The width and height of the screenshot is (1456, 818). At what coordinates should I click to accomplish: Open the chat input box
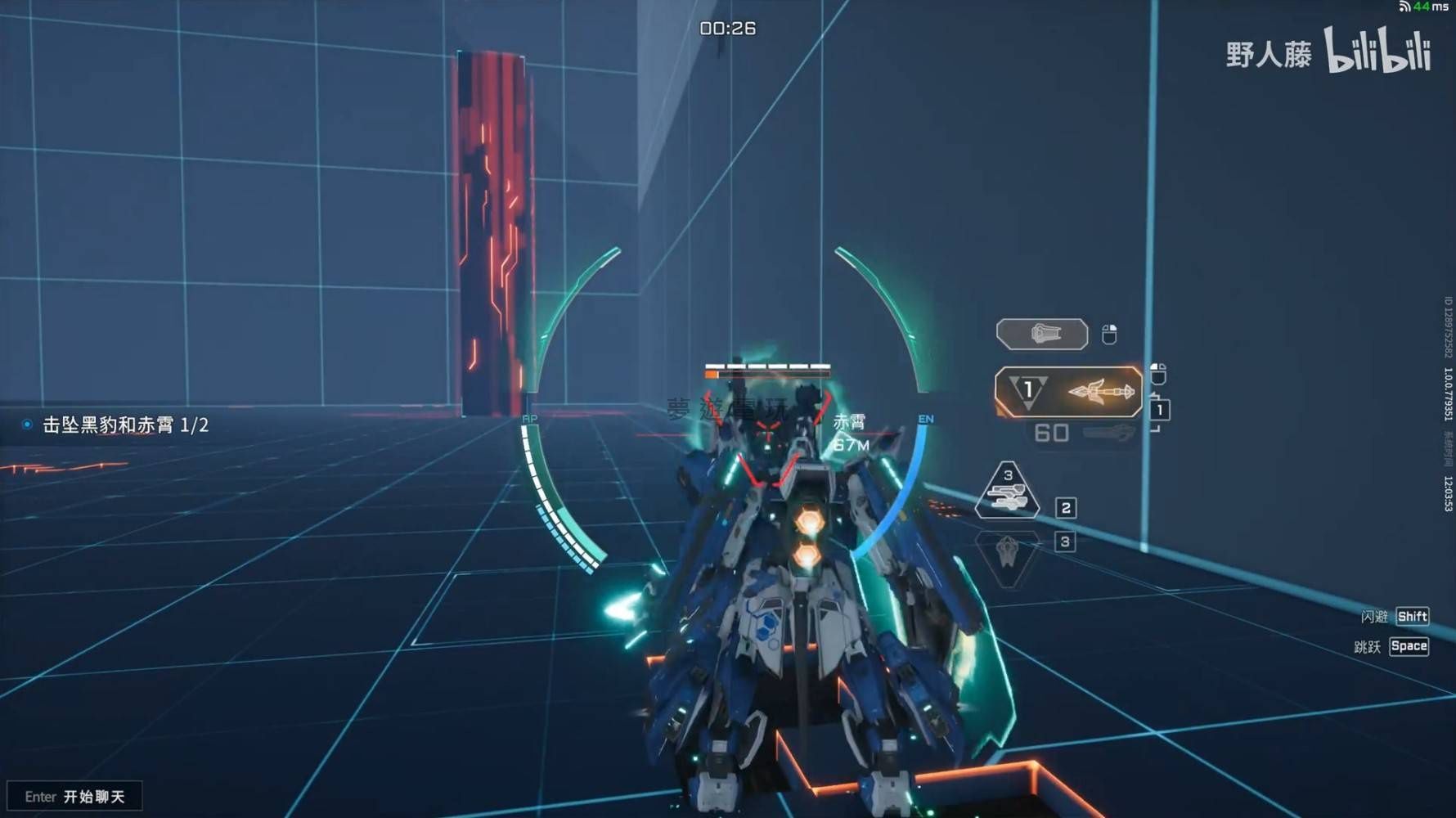tap(74, 796)
